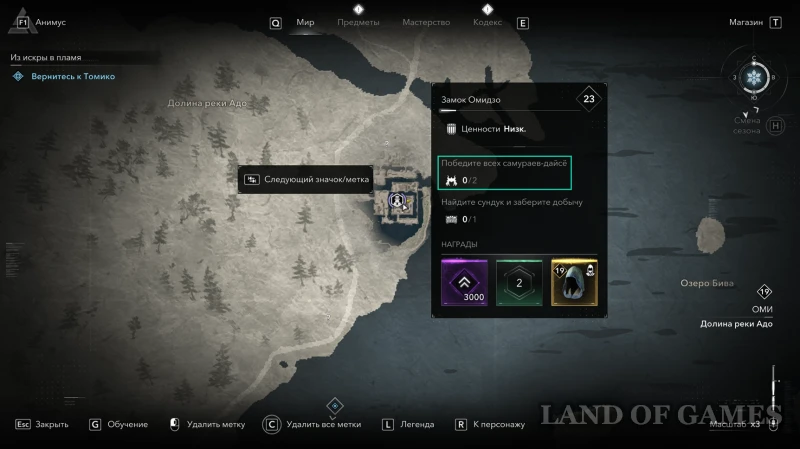Choose the golden hood gear reward
800x449 pixels.
(x=574, y=282)
